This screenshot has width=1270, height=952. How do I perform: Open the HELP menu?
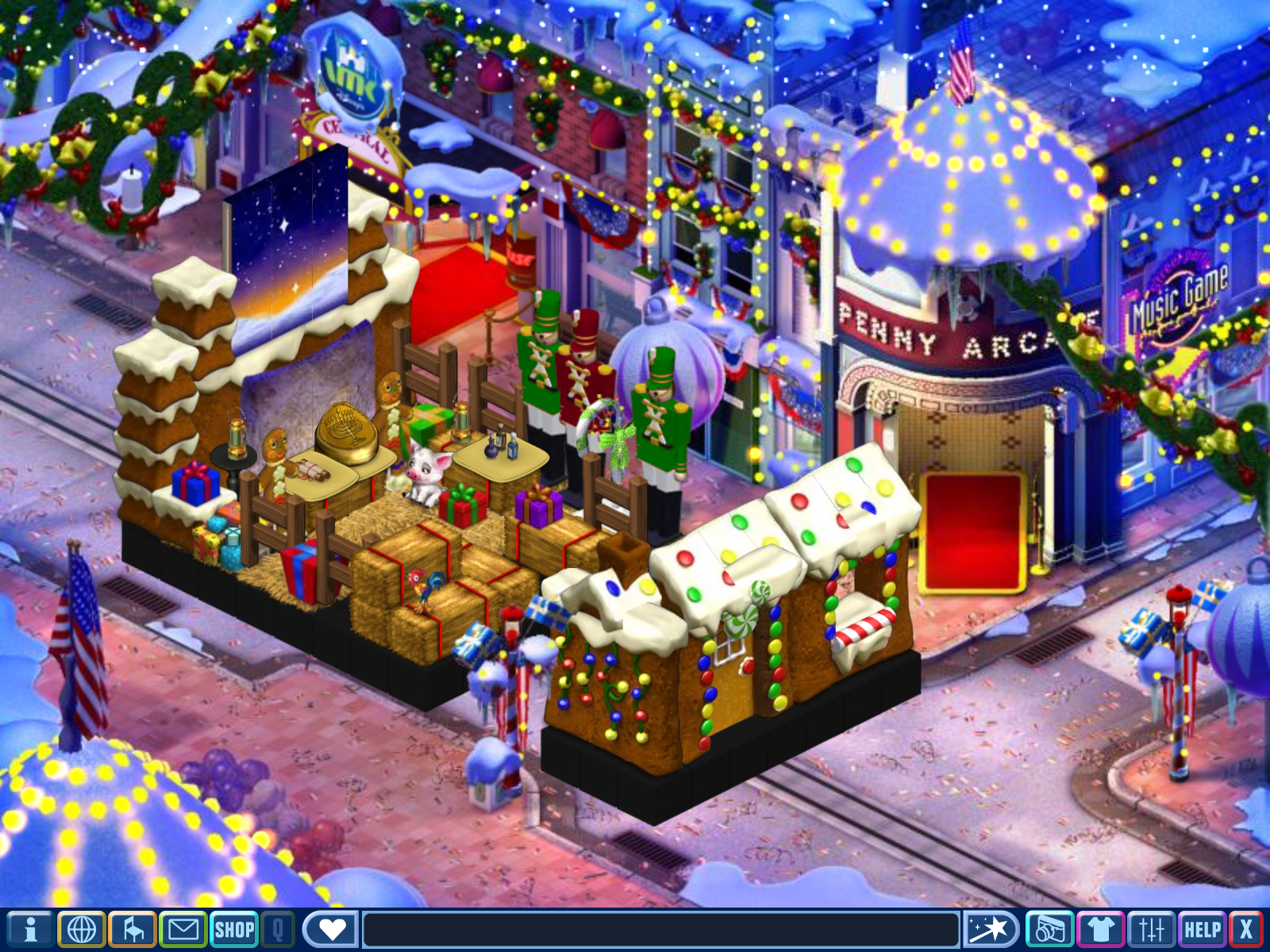tap(1202, 929)
